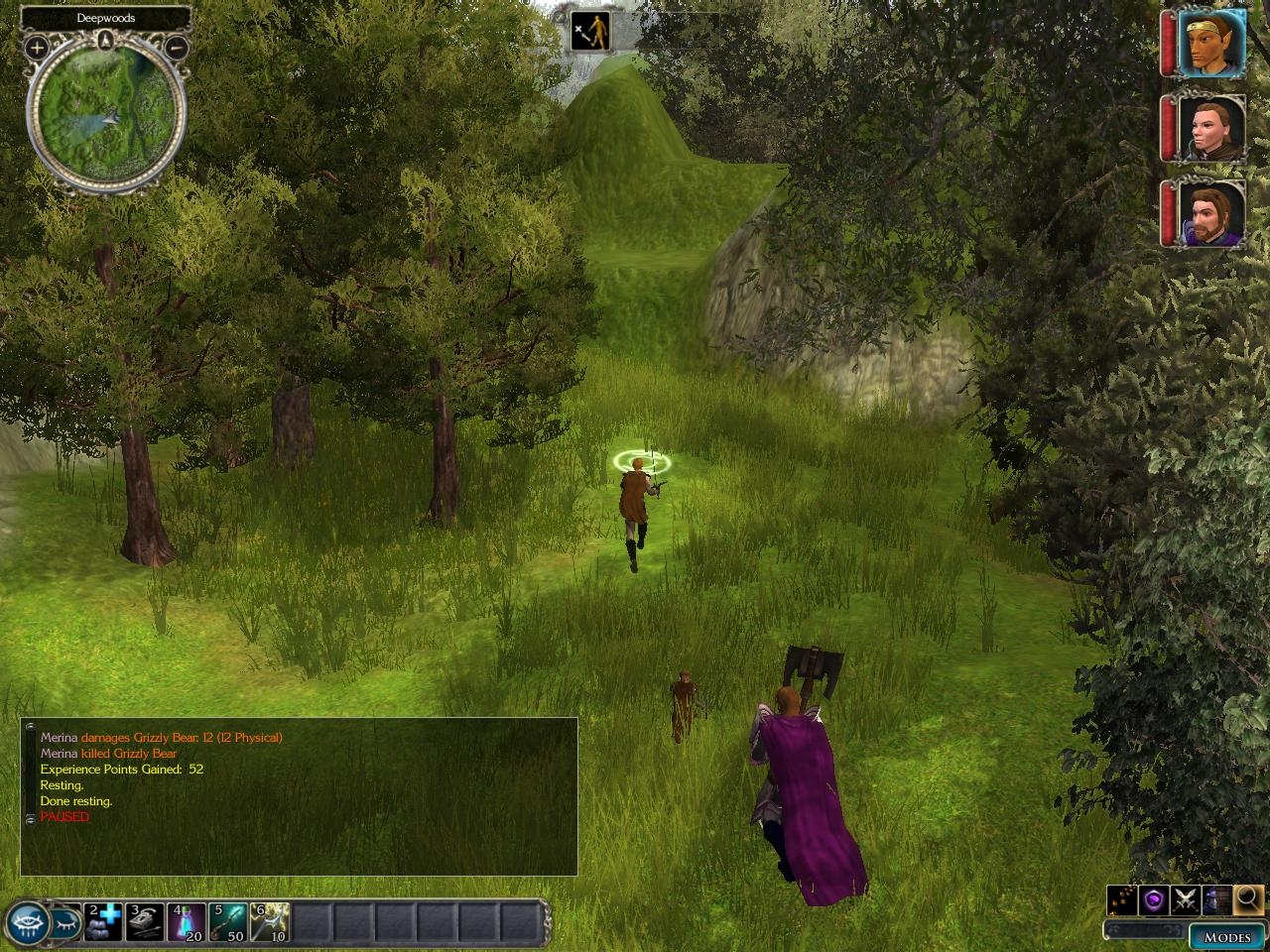Toggle the crossed swords combat mode
The width and height of the screenshot is (1270, 952).
[1185, 899]
